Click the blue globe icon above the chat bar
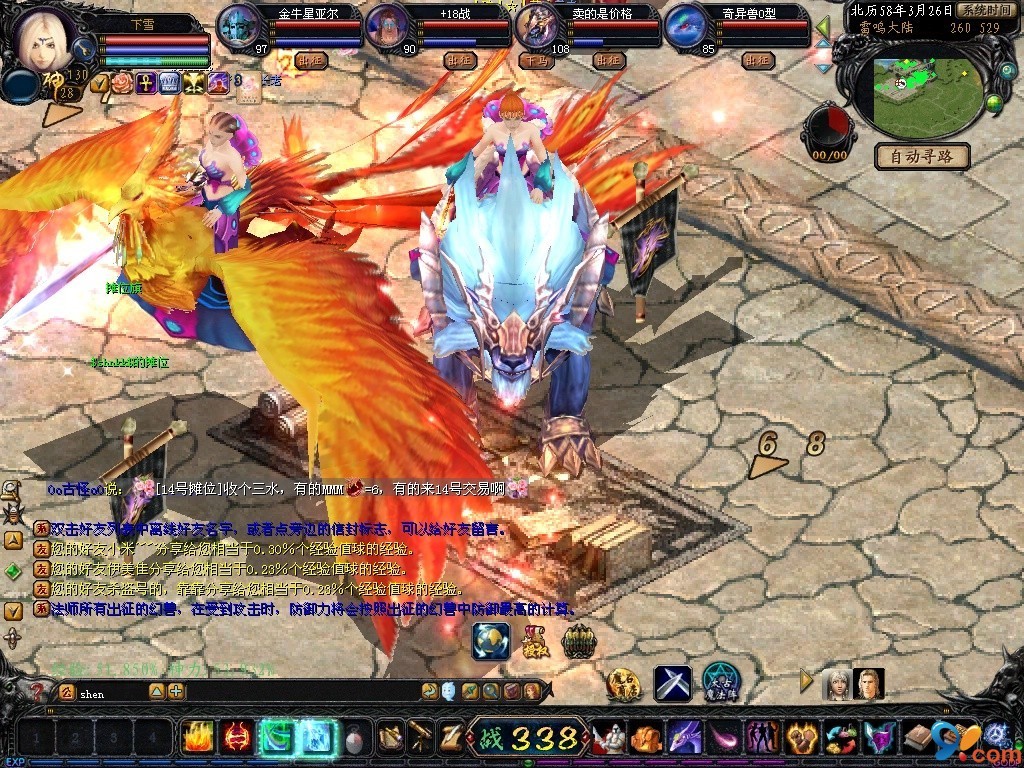The height and width of the screenshot is (768, 1024). tap(490, 641)
